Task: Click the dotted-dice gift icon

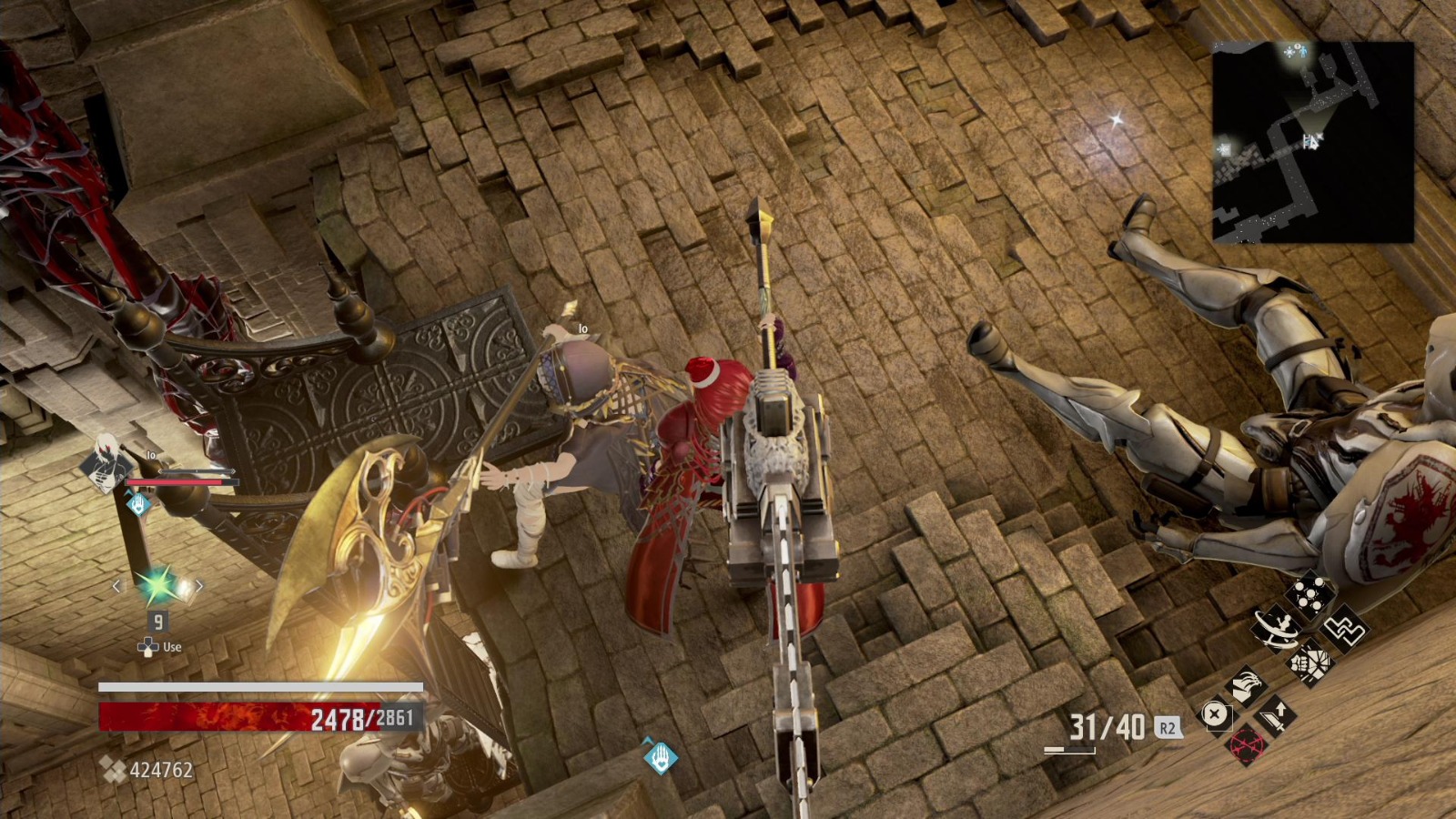Action: [1309, 596]
